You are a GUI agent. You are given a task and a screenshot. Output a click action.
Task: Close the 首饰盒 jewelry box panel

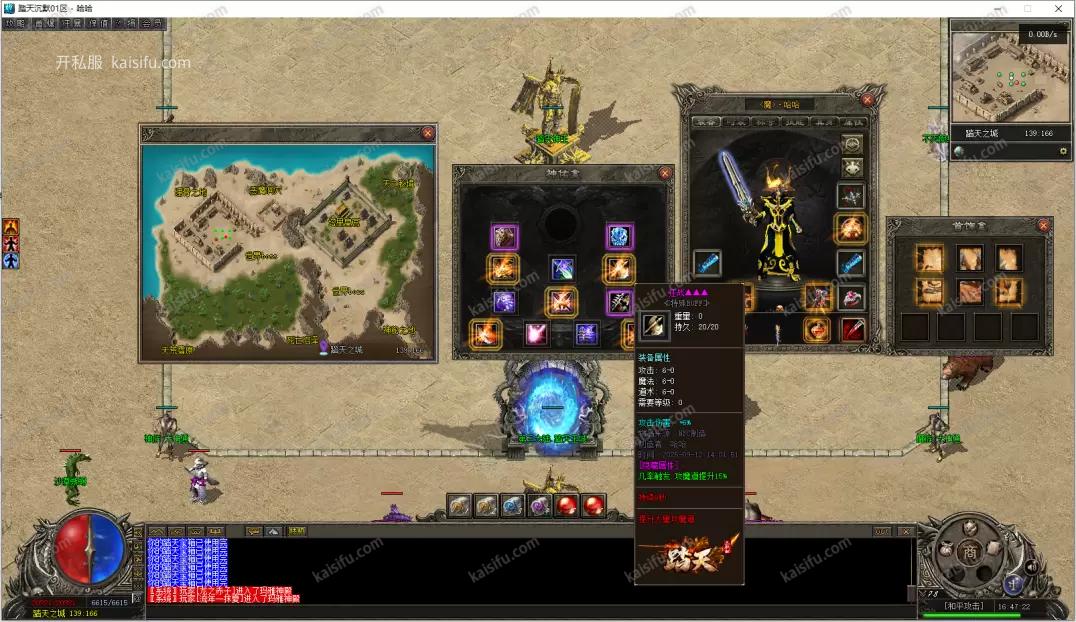pyautogui.click(x=1044, y=226)
